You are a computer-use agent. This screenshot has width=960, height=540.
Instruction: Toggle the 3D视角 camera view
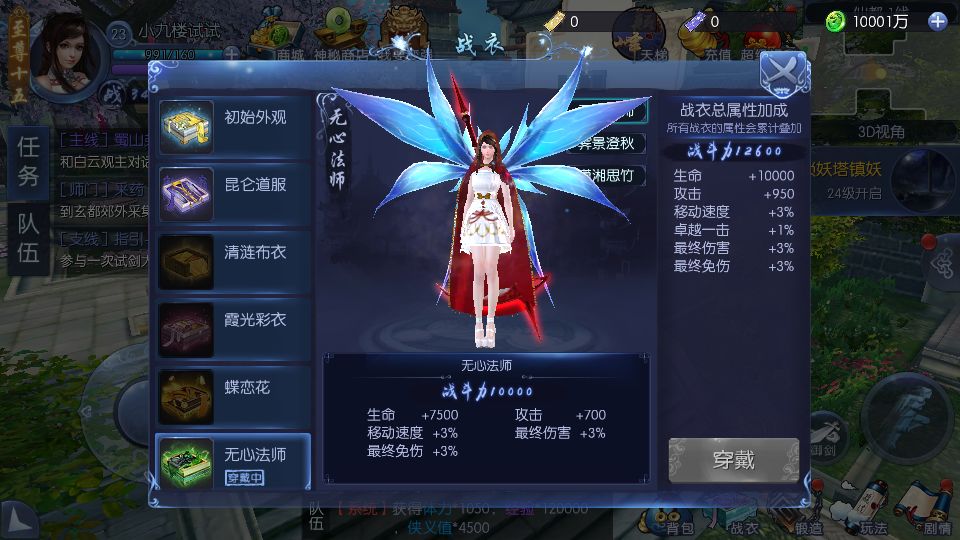pyautogui.click(x=881, y=131)
